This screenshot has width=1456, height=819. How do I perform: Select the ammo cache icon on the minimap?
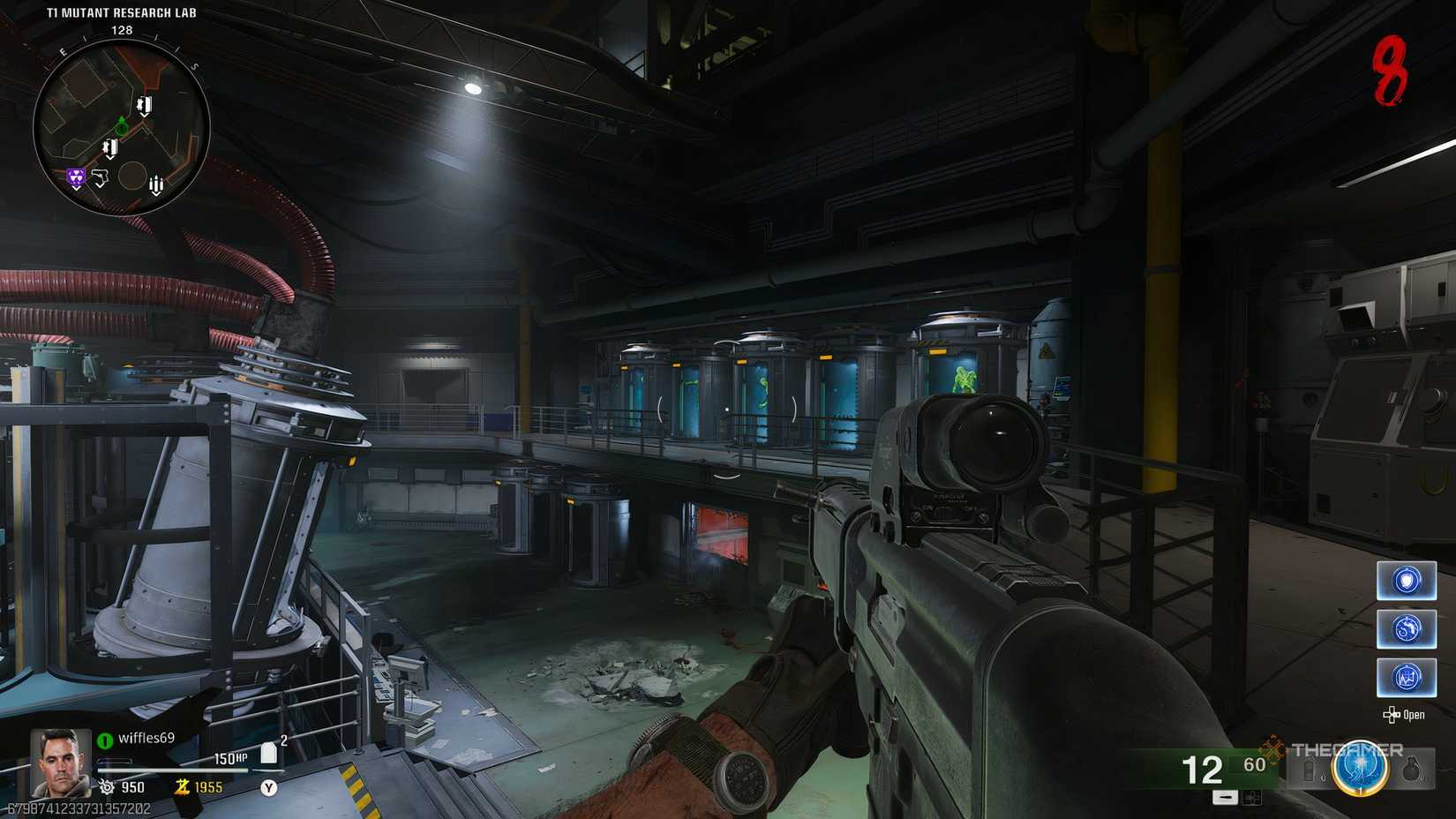point(156,184)
